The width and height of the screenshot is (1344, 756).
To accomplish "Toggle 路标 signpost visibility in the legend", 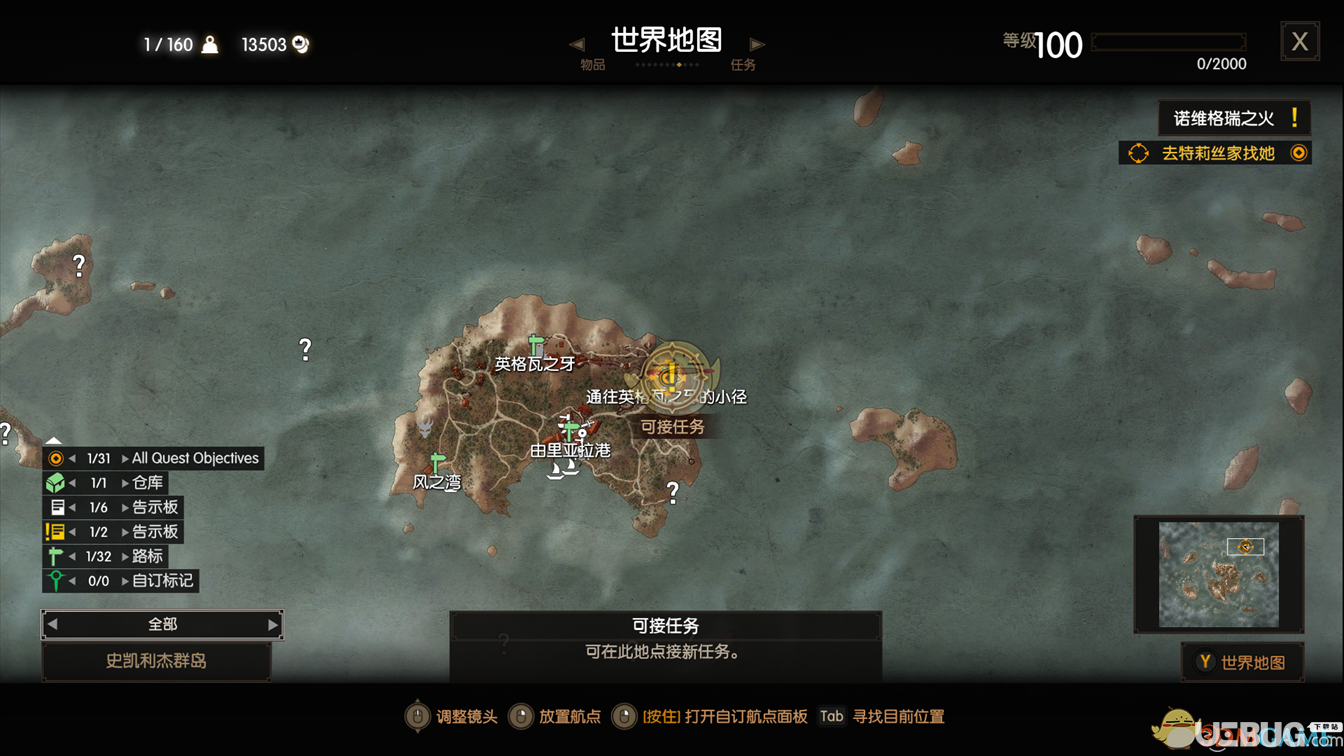I will (58, 556).
